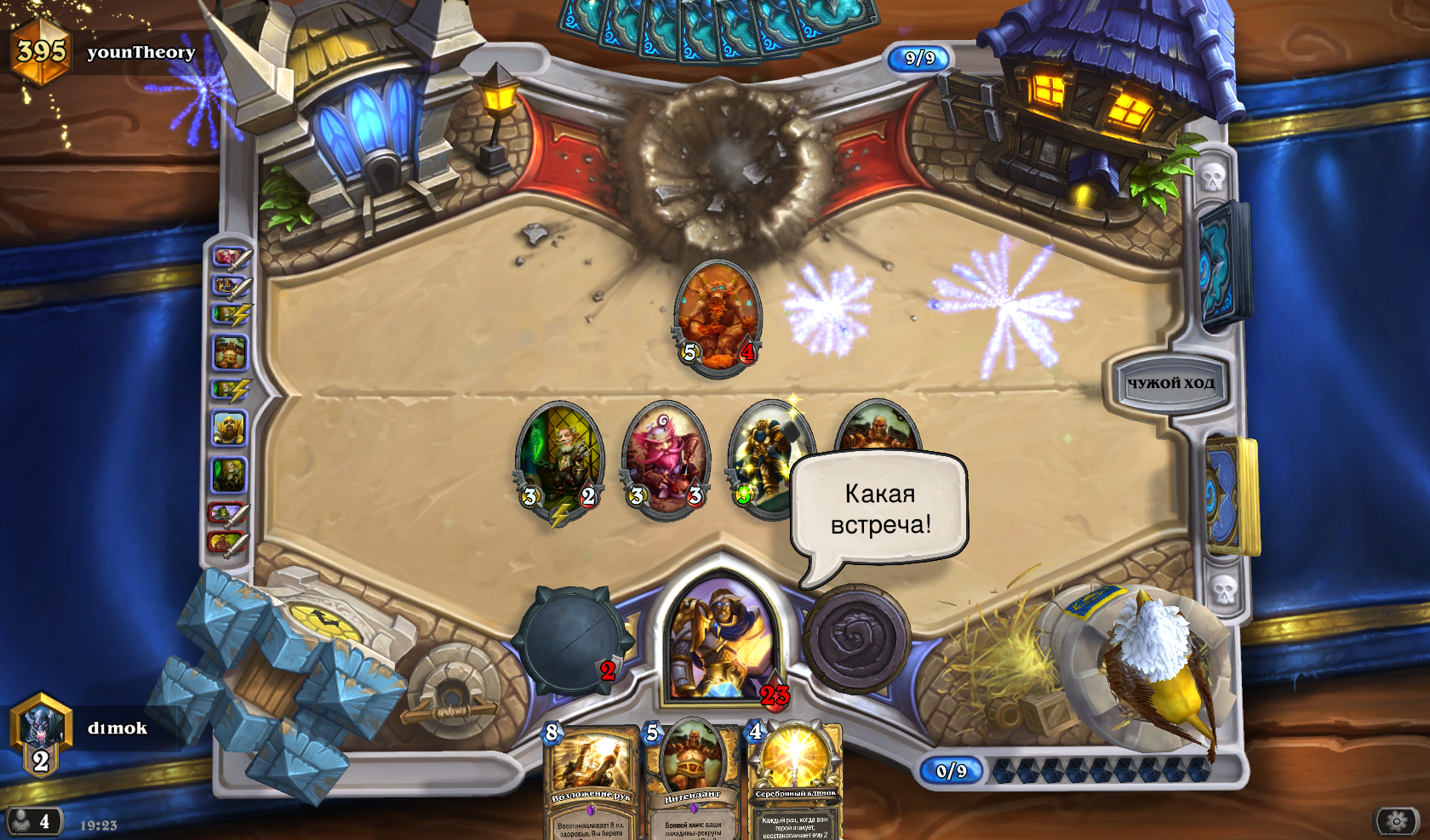1430x840 pixels.
Task: Select the pink-haired 3/3 minion
Action: coord(666,460)
